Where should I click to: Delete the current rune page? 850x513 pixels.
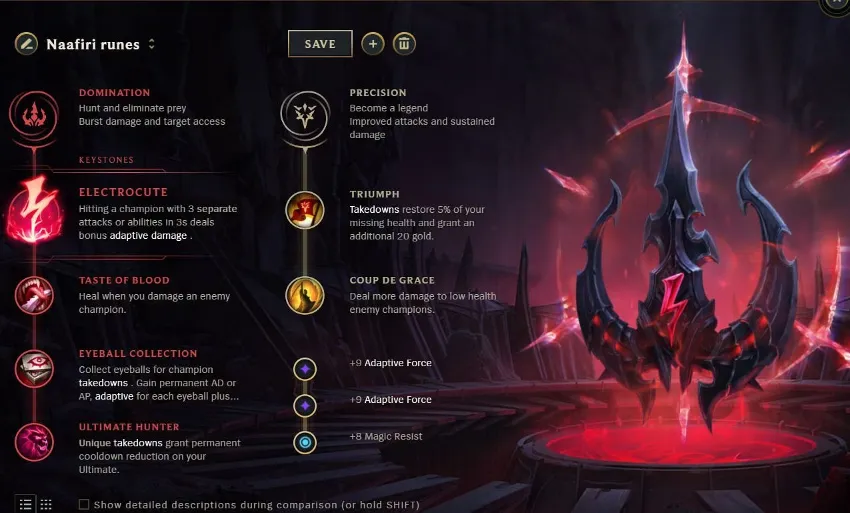click(404, 44)
